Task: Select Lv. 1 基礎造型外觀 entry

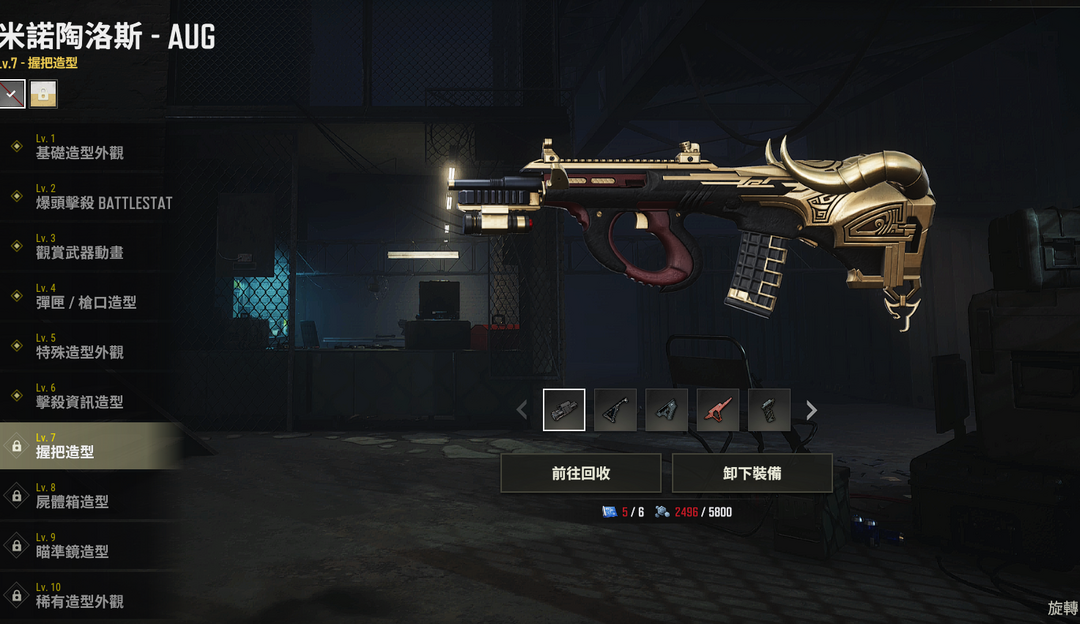Action: pos(80,147)
